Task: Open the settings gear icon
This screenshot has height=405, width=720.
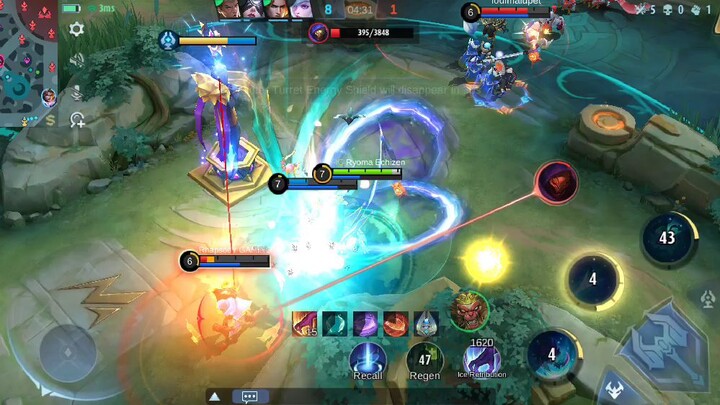Action: [x=76, y=29]
